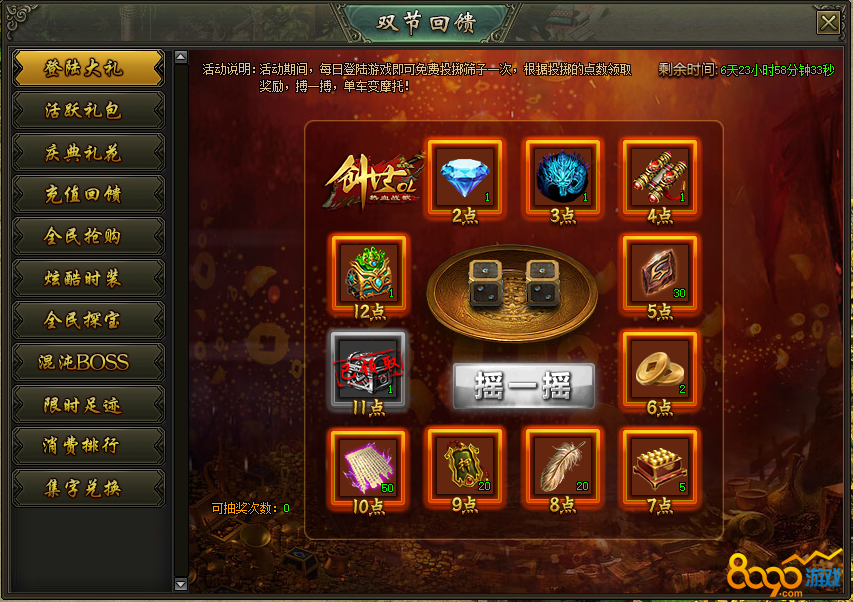Screen dimensions: 853x602
Task: Choose the green armor 12点 reward
Action: 367,272
